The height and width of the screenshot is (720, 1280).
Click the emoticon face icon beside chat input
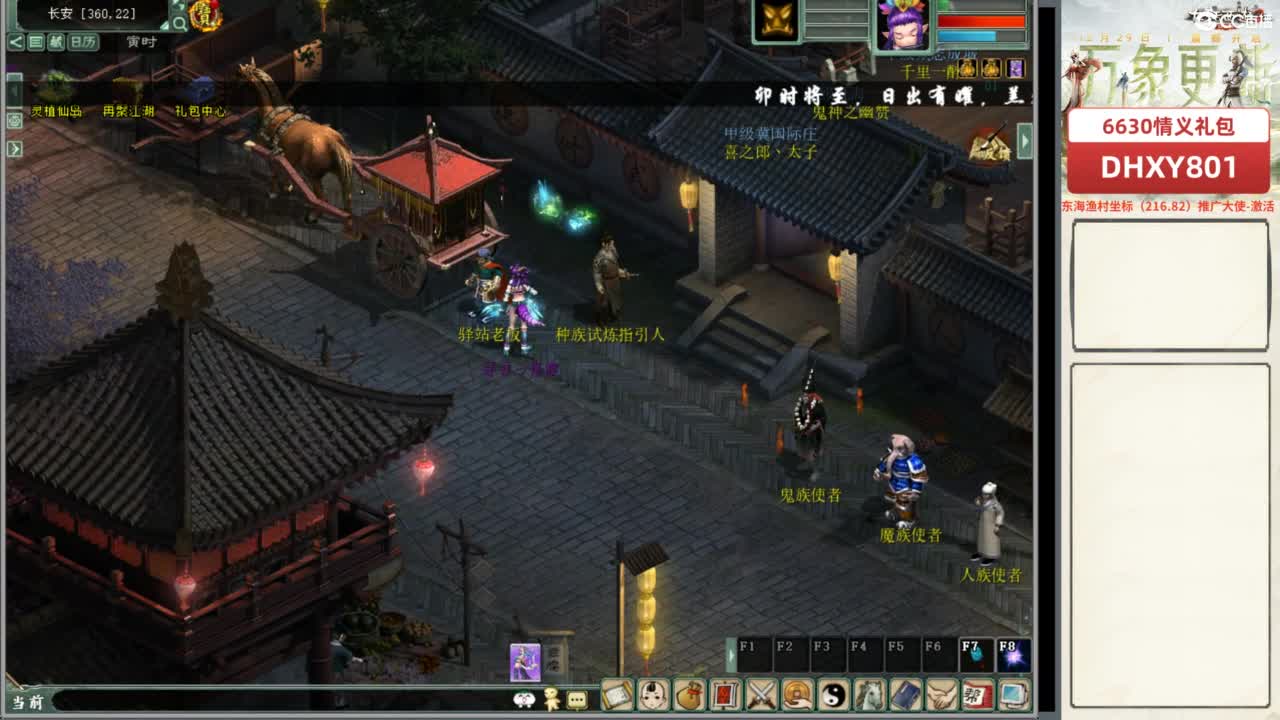tap(523, 701)
